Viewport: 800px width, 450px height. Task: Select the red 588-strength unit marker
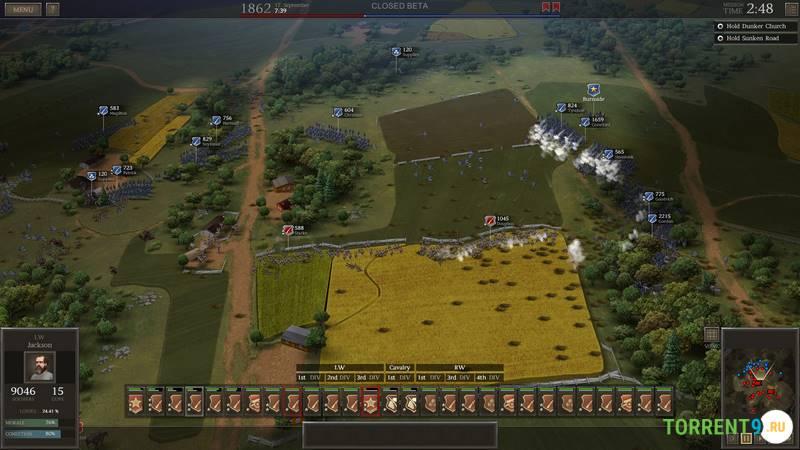coord(288,230)
